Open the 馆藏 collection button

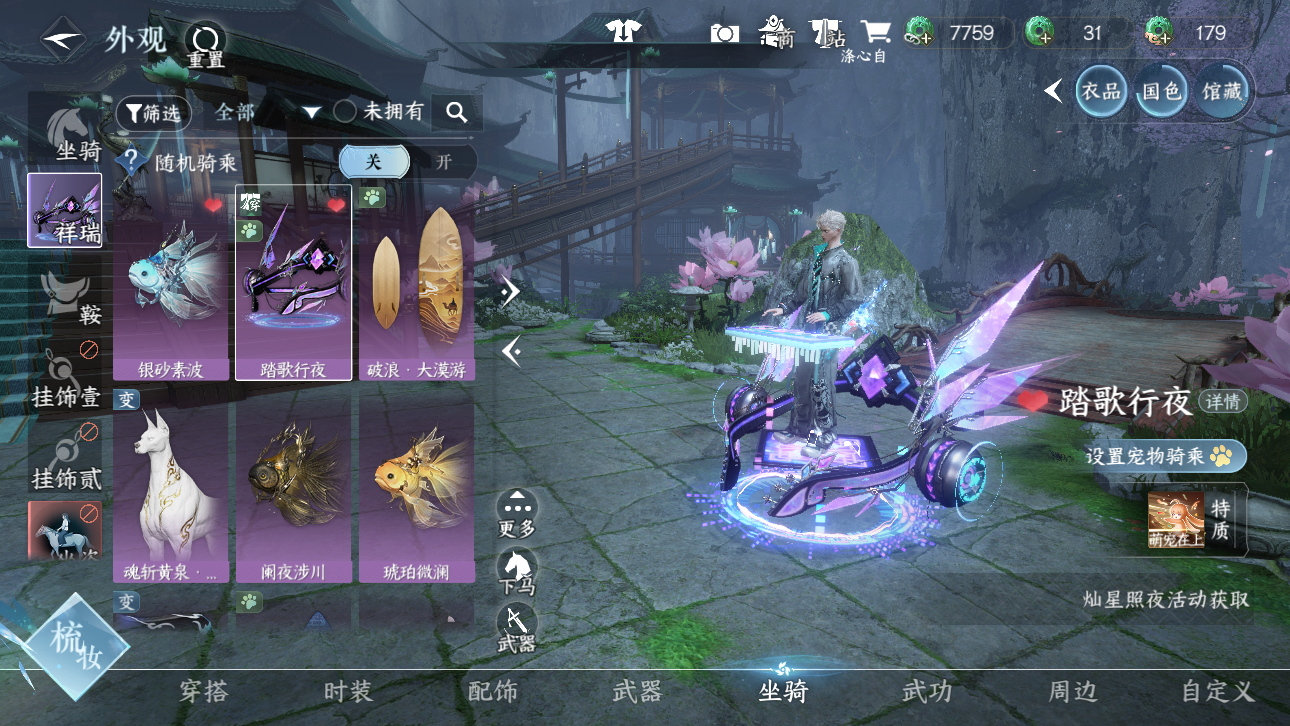point(1222,91)
